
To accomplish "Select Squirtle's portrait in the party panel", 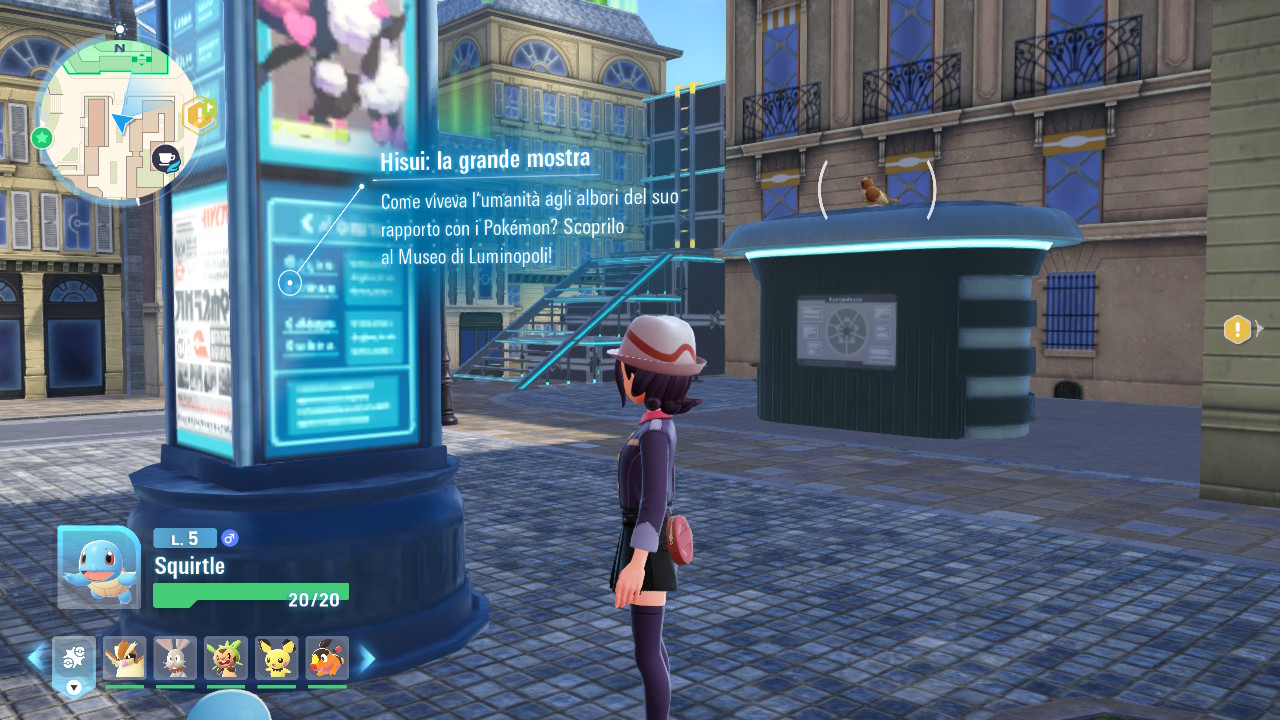I will 98,567.
